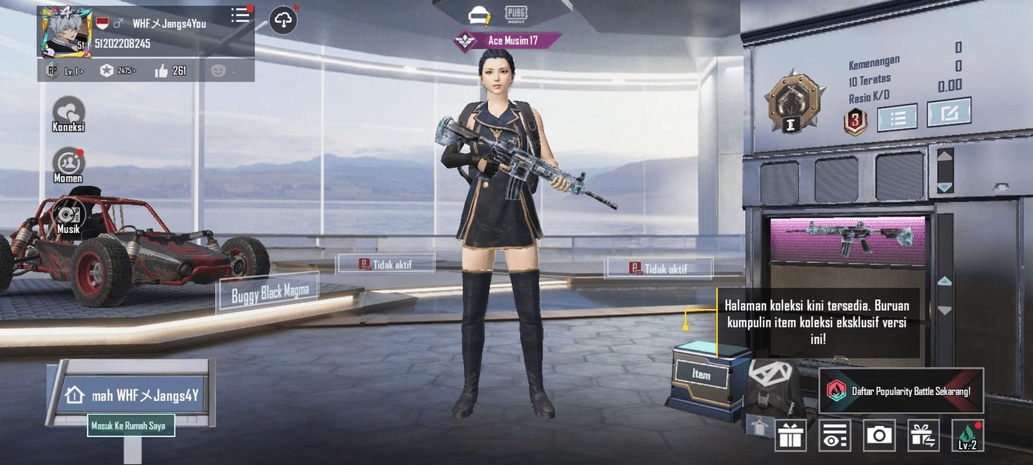1033x465 pixels.
Task: Toggle the eye visibility list icon
Action: click(834, 436)
